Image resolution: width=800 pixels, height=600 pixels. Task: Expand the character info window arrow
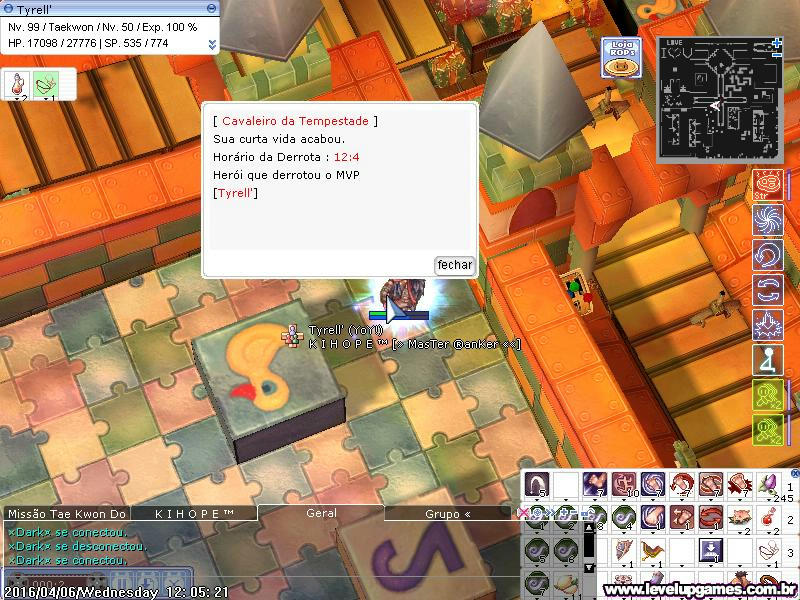tap(212, 44)
